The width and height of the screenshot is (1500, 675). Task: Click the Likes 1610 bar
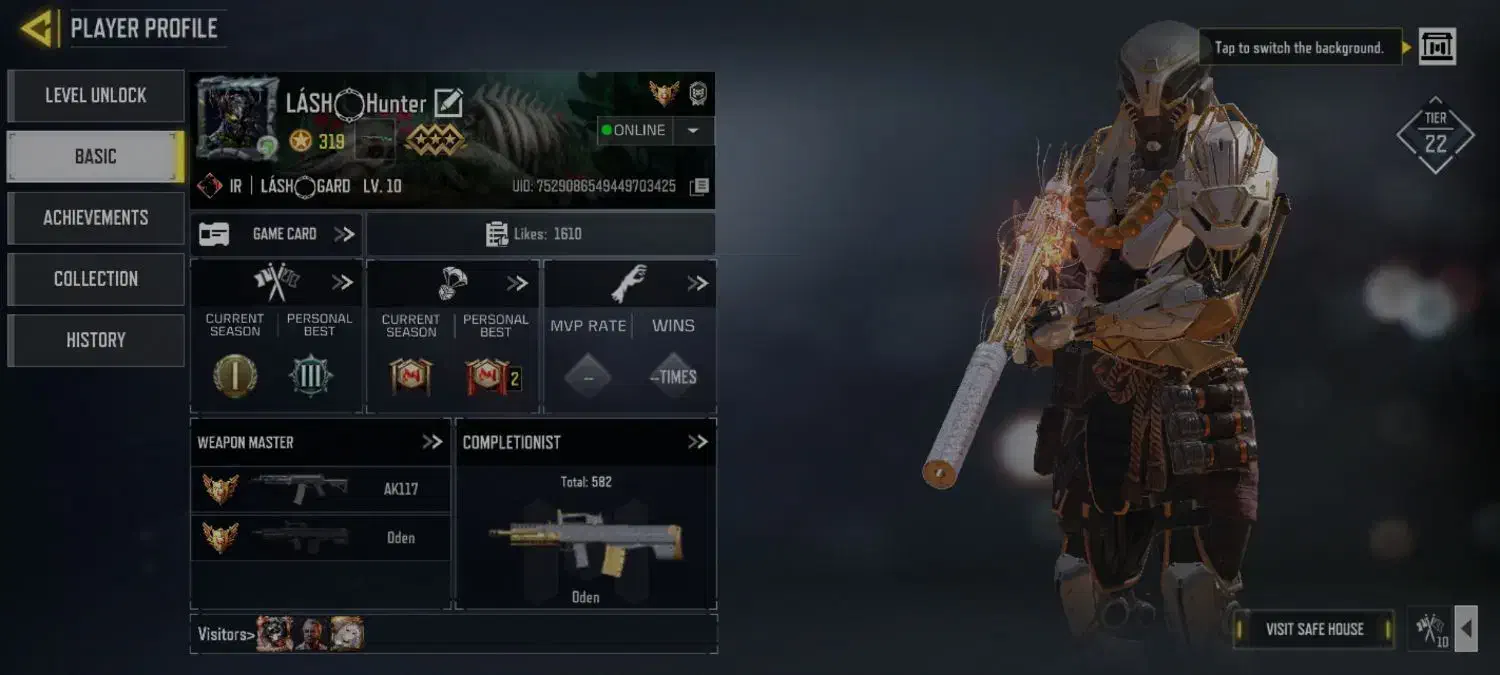540,234
